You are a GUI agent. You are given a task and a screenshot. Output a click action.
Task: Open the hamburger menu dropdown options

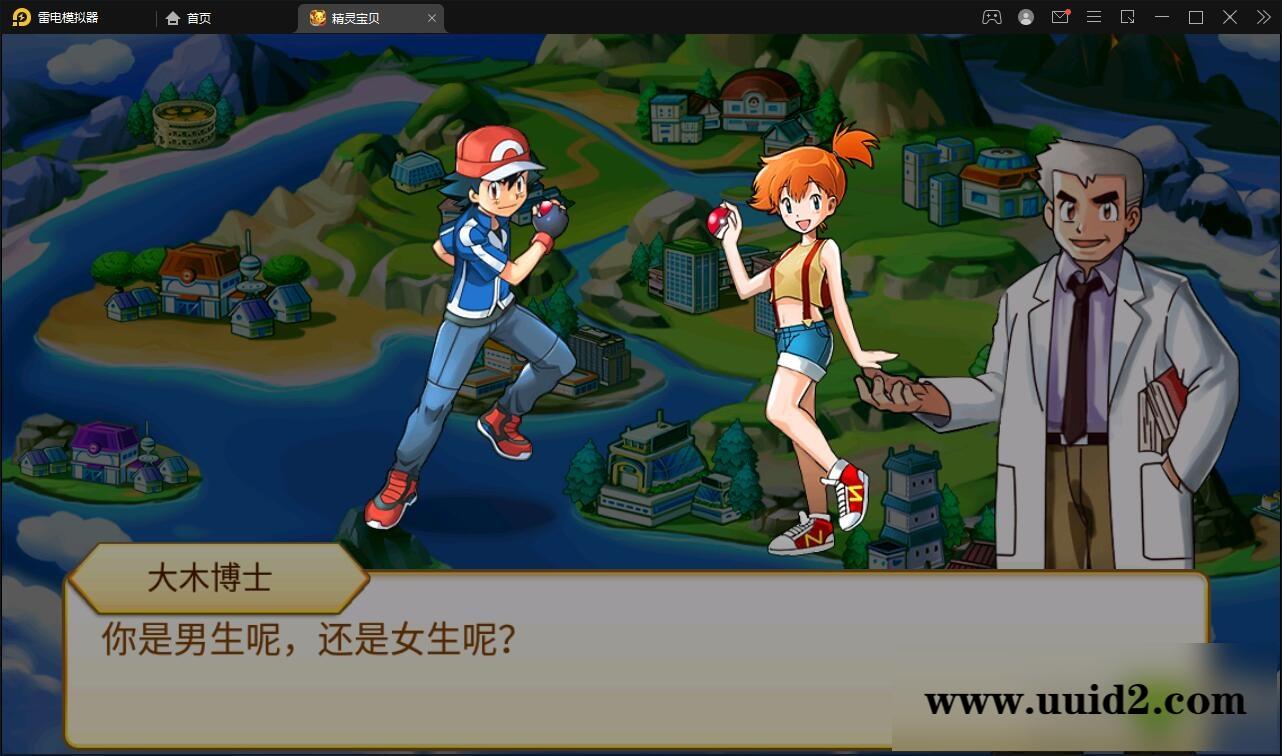click(1094, 17)
